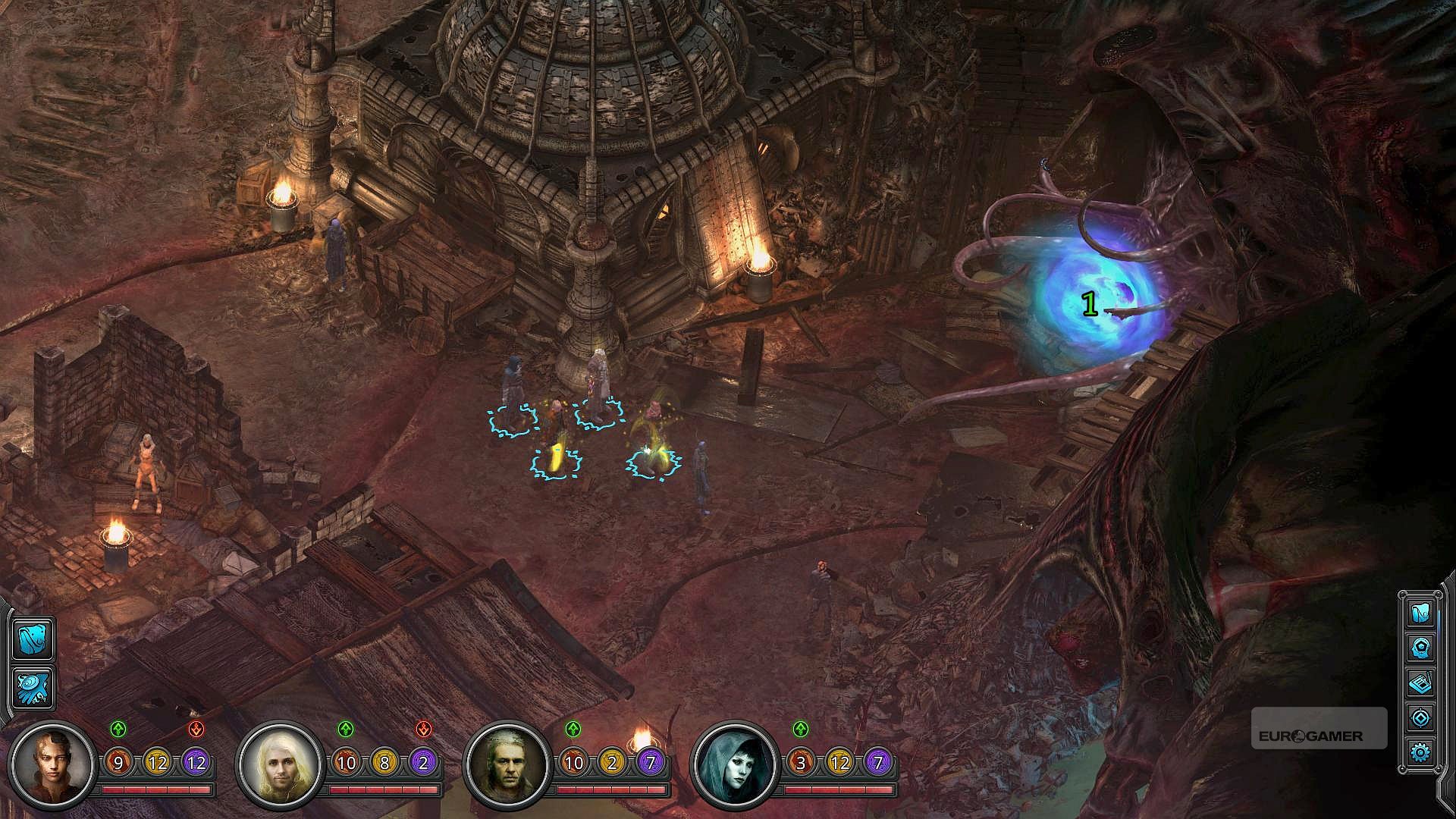Open the gear settings menu
This screenshot has width=1456, height=819.
tap(1420, 752)
